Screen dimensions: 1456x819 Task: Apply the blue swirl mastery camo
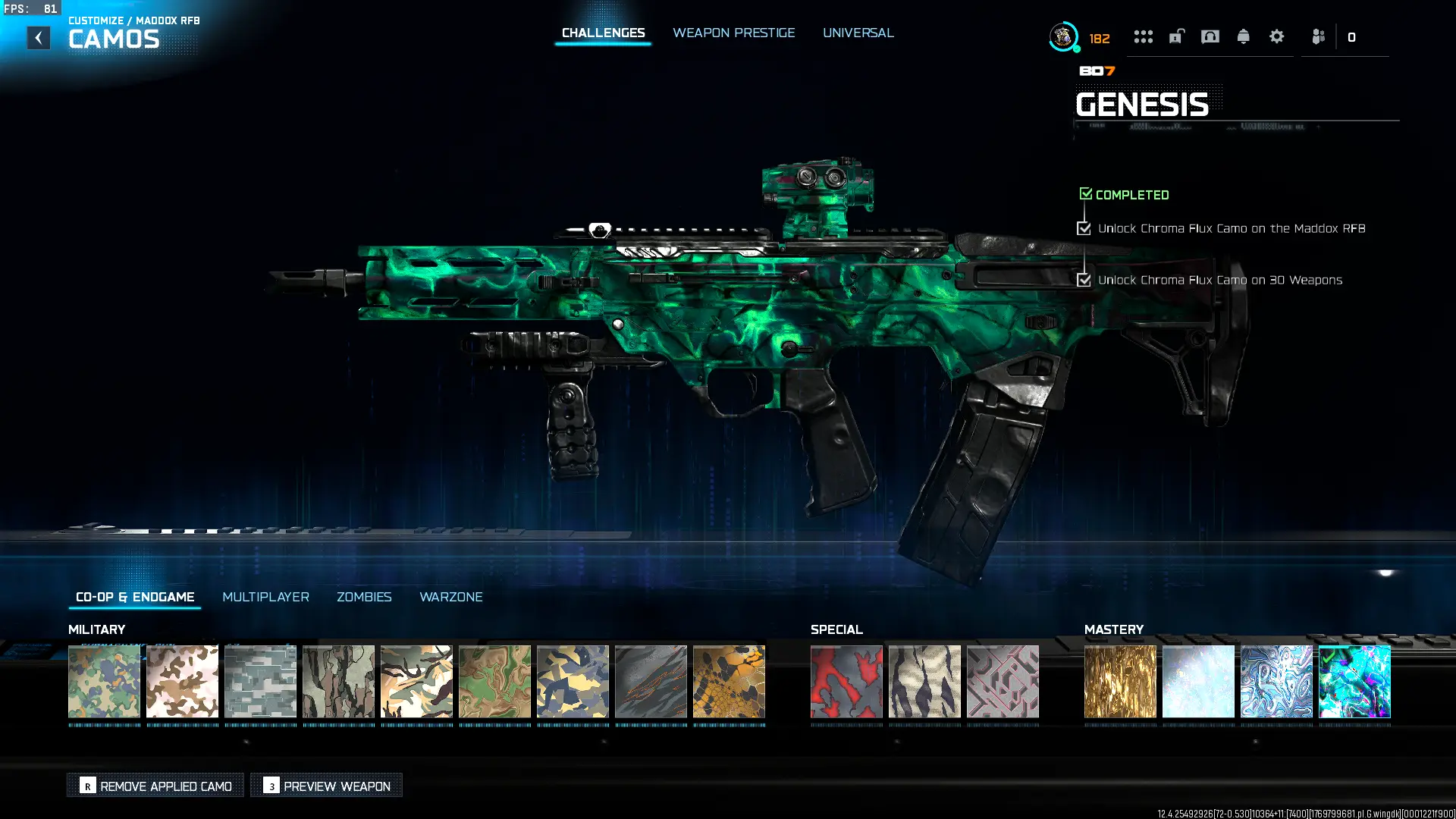tap(1276, 681)
